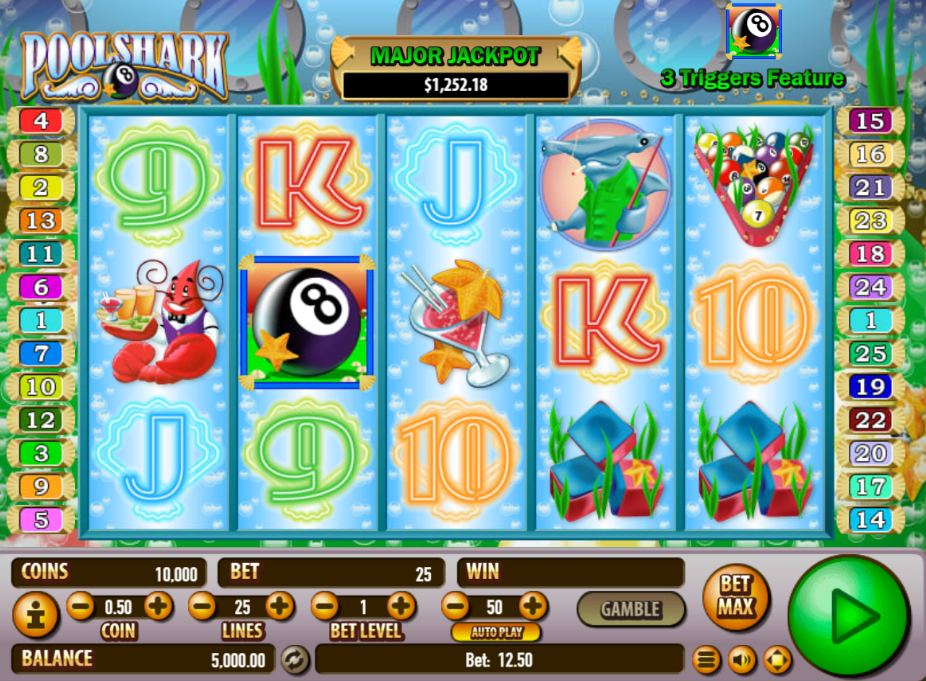Increase the coin value
926x681 pixels.
click(158, 606)
